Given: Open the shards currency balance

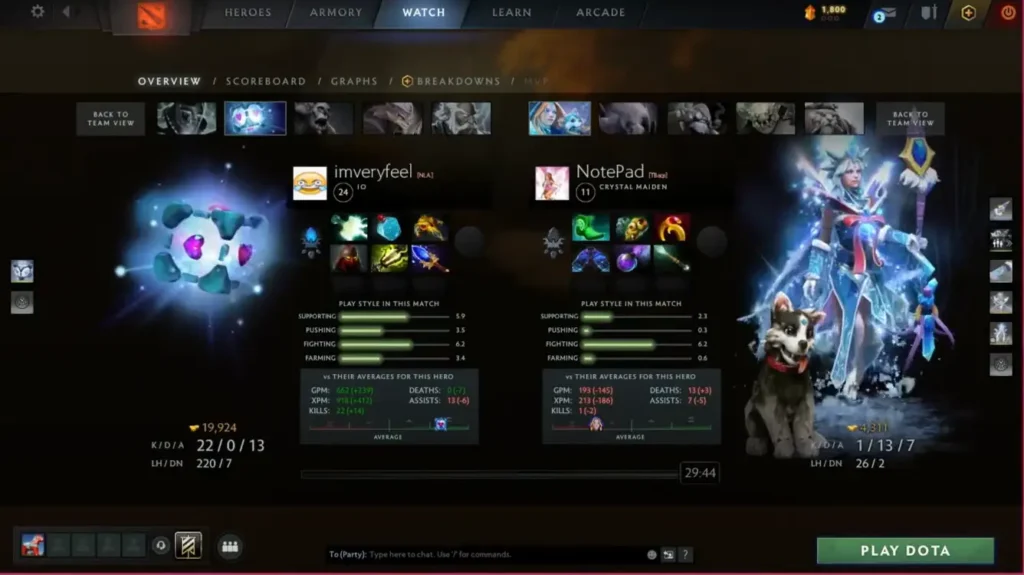Looking at the screenshot, I should pyautogui.click(x=826, y=13).
